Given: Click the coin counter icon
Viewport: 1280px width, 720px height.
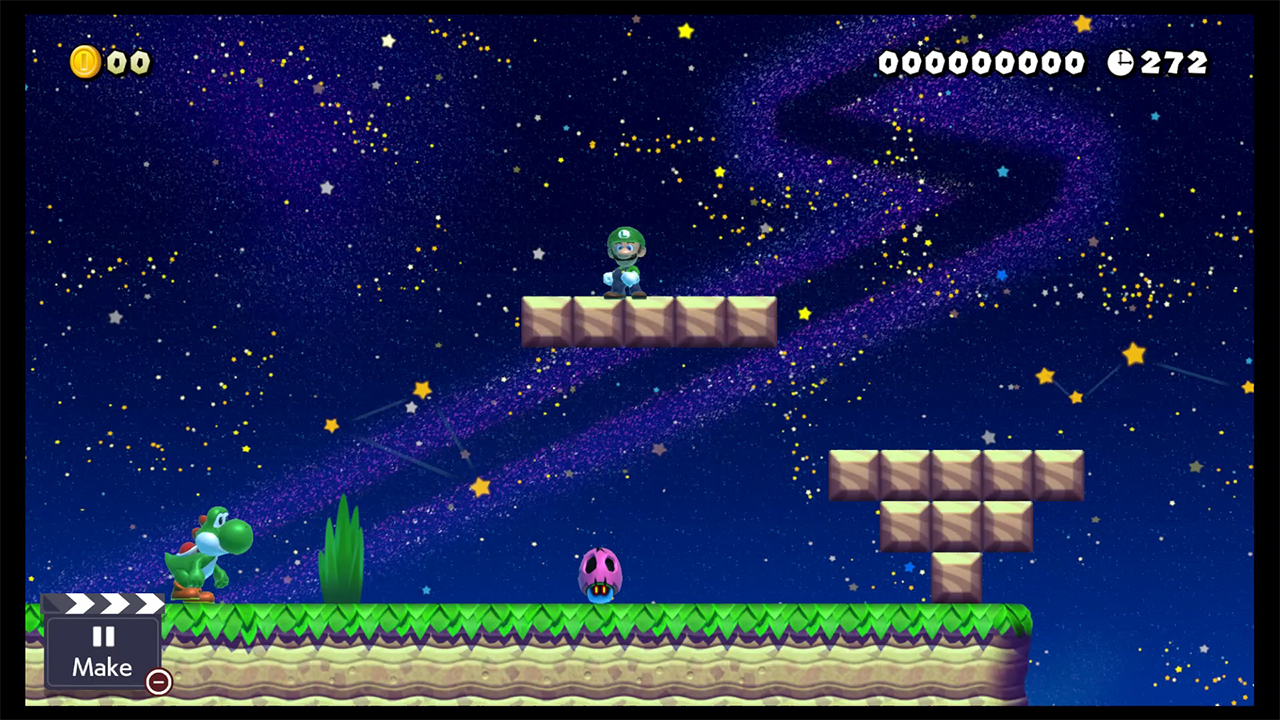Looking at the screenshot, I should coord(84,62).
